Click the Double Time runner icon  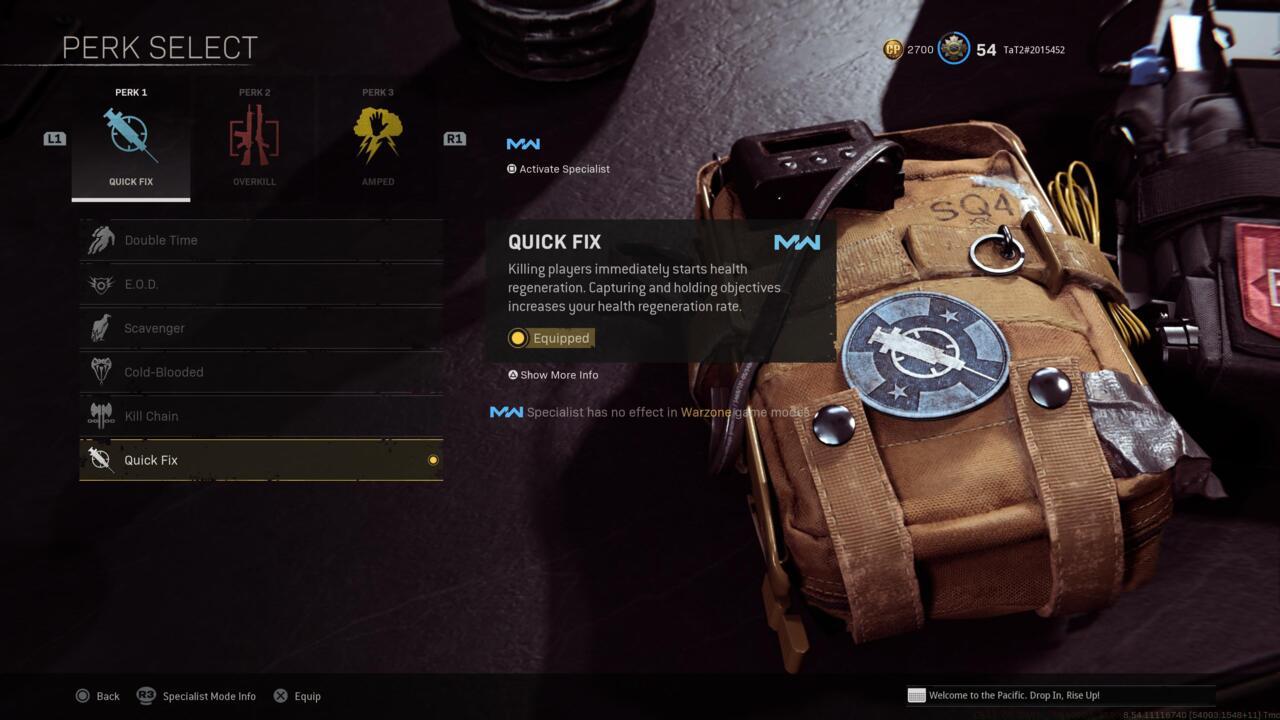[x=101, y=239]
